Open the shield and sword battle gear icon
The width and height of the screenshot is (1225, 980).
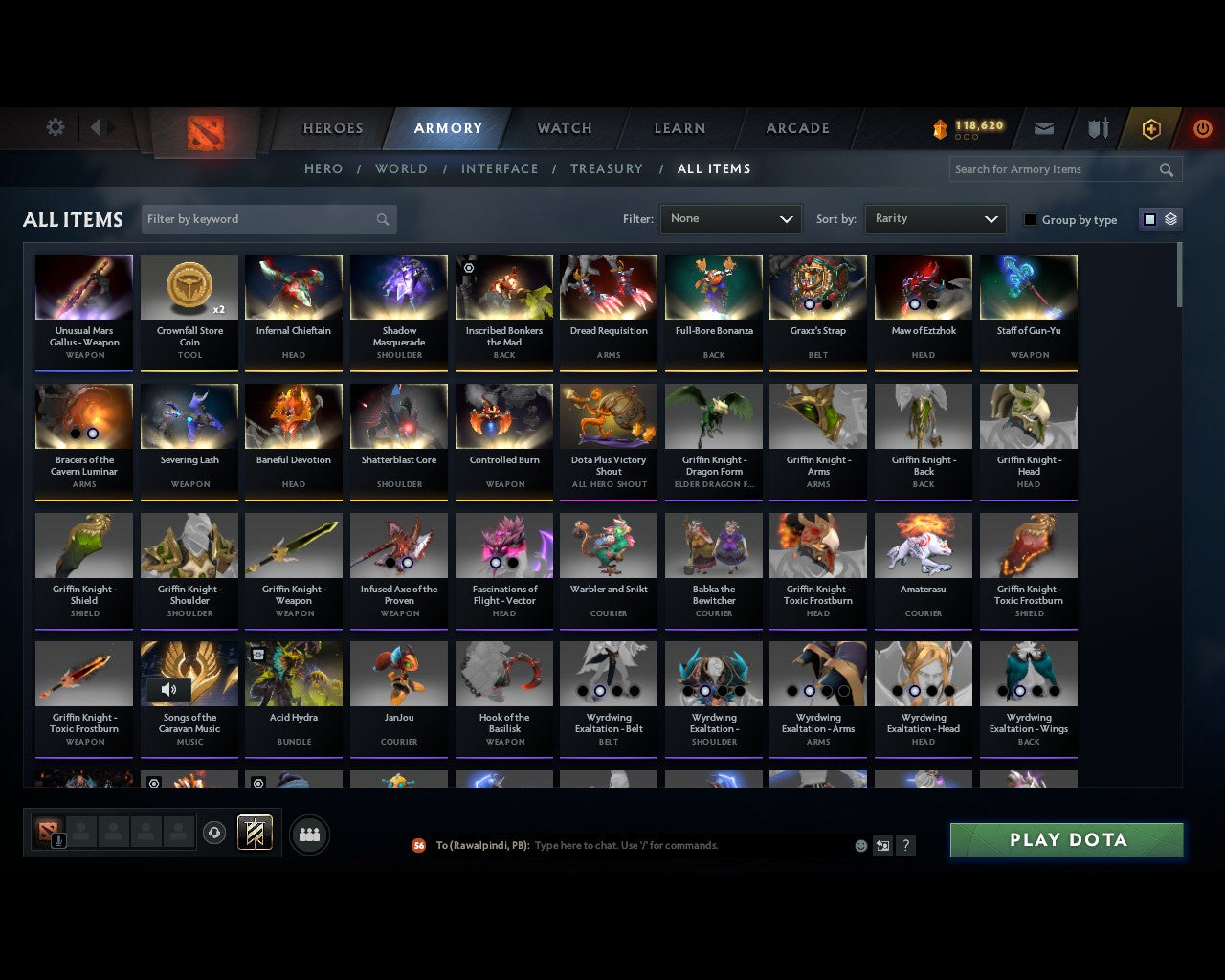point(1097,127)
